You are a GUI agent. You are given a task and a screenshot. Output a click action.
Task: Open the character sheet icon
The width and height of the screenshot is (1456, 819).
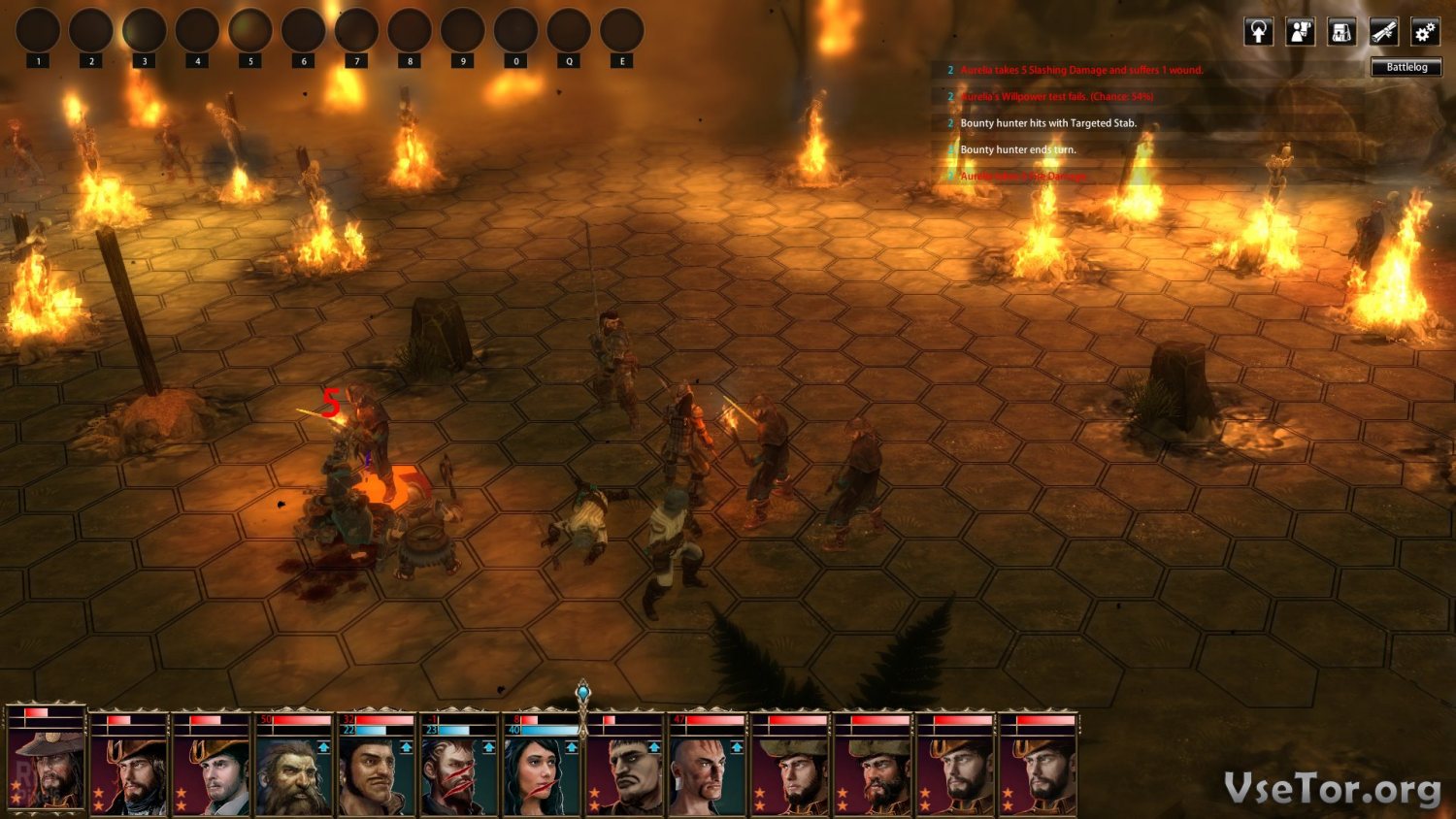tap(1300, 32)
